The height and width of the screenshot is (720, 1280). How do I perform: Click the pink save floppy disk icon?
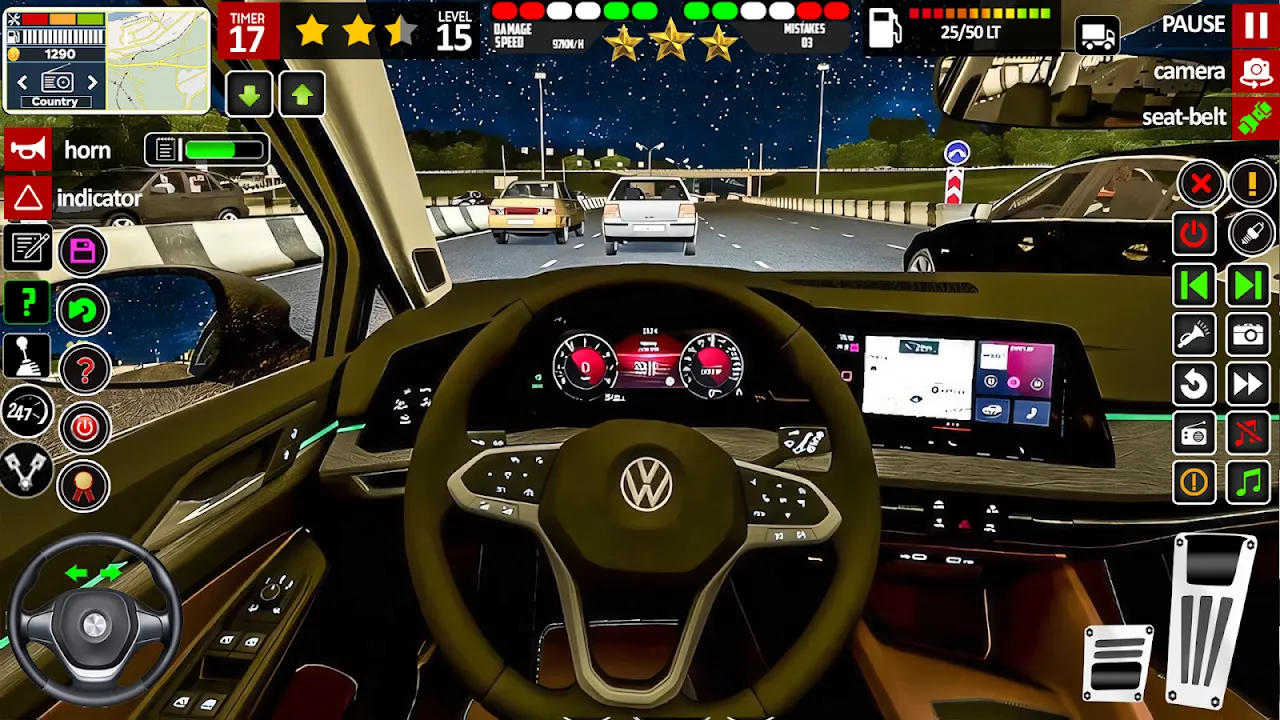click(x=83, y=250)
